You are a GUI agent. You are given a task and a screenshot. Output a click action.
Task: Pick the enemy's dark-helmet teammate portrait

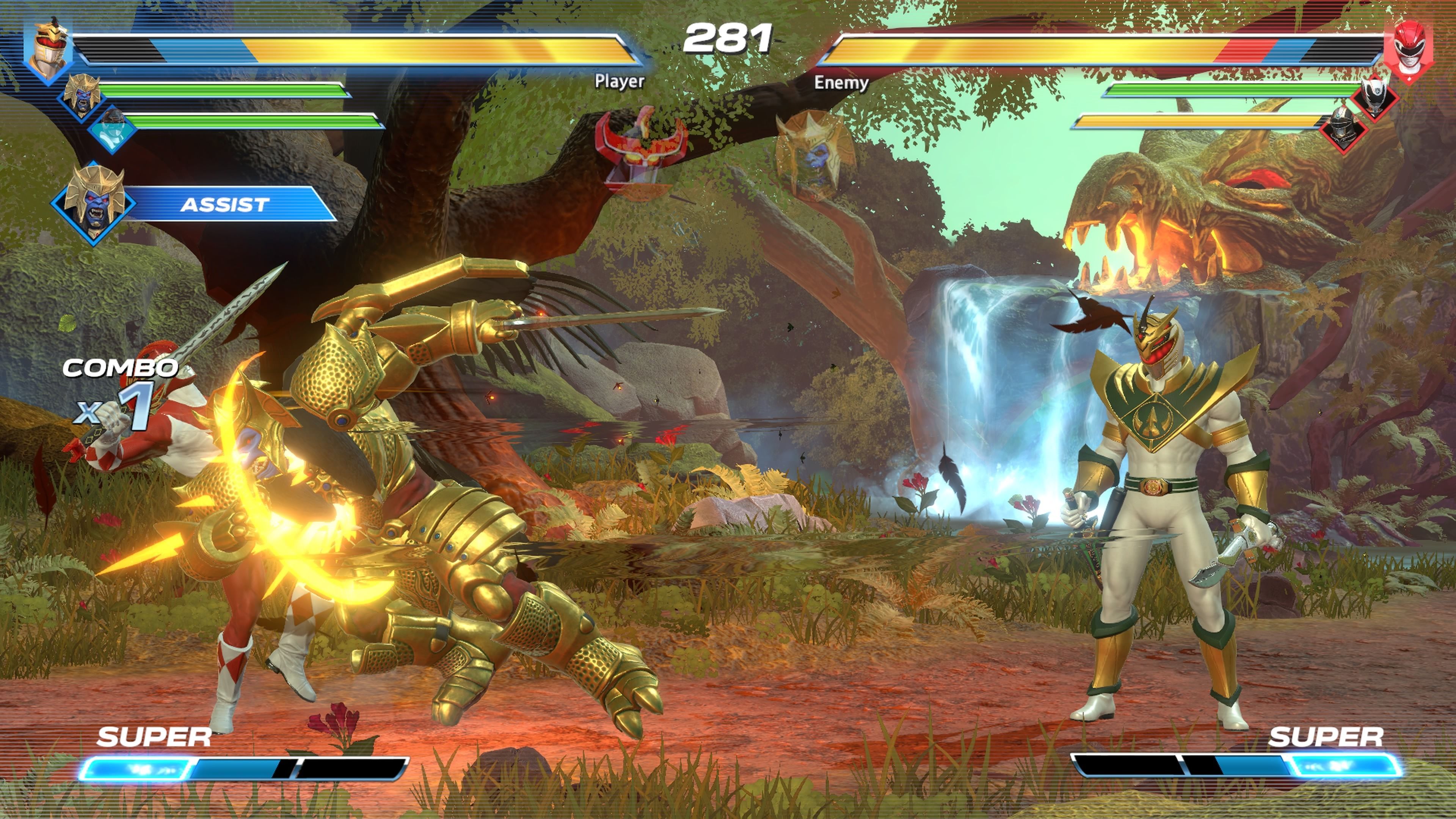click(1343, 129)
